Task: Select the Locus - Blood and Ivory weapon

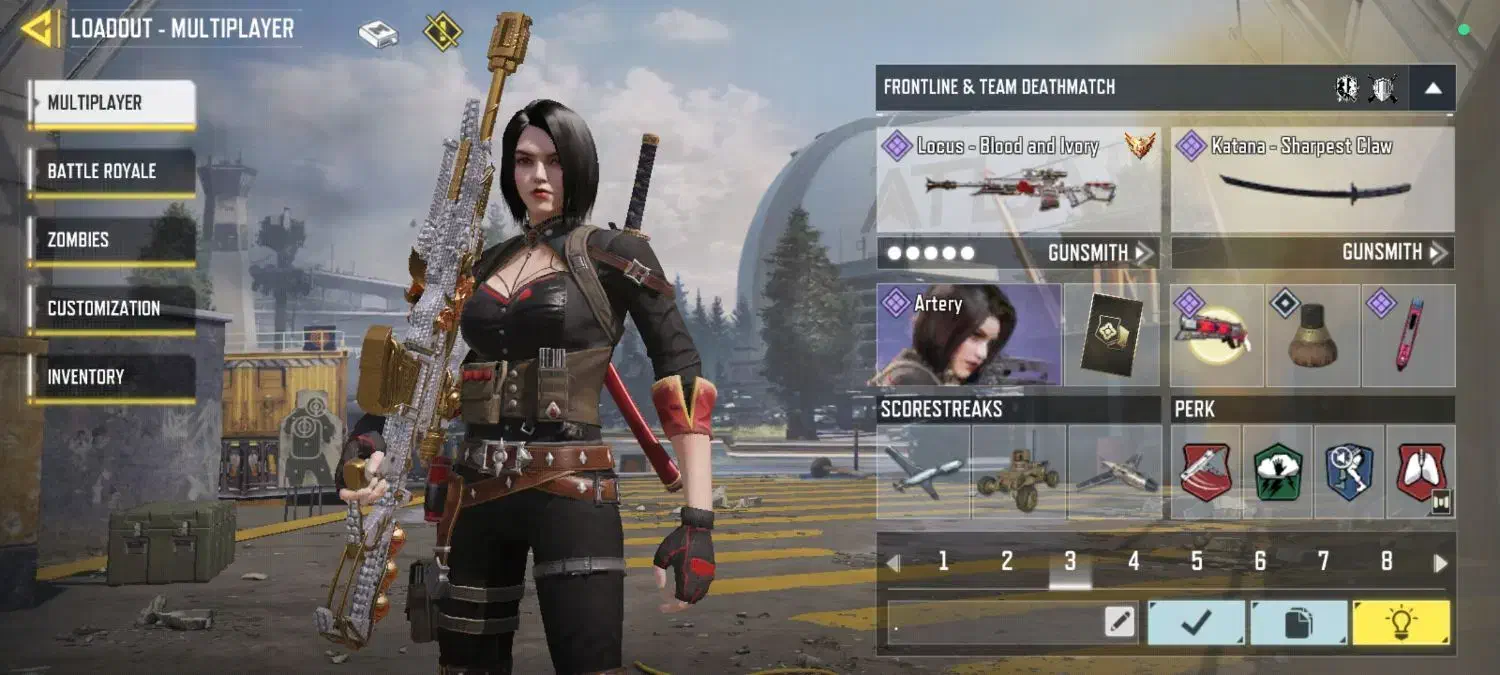Action: [1018, 180]
